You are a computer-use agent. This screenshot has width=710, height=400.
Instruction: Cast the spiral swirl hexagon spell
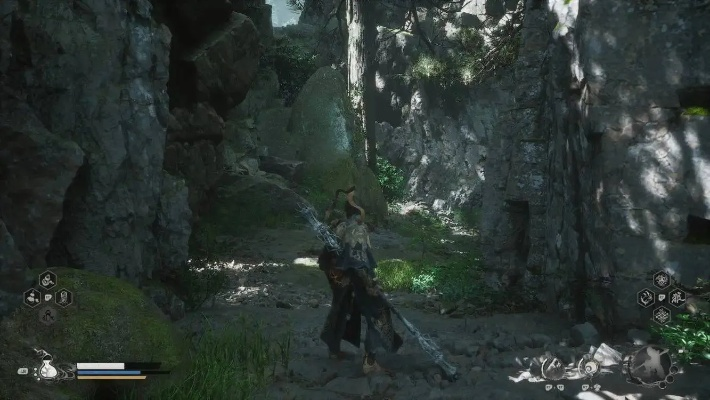pyautogui.click(x=646, y=297)
